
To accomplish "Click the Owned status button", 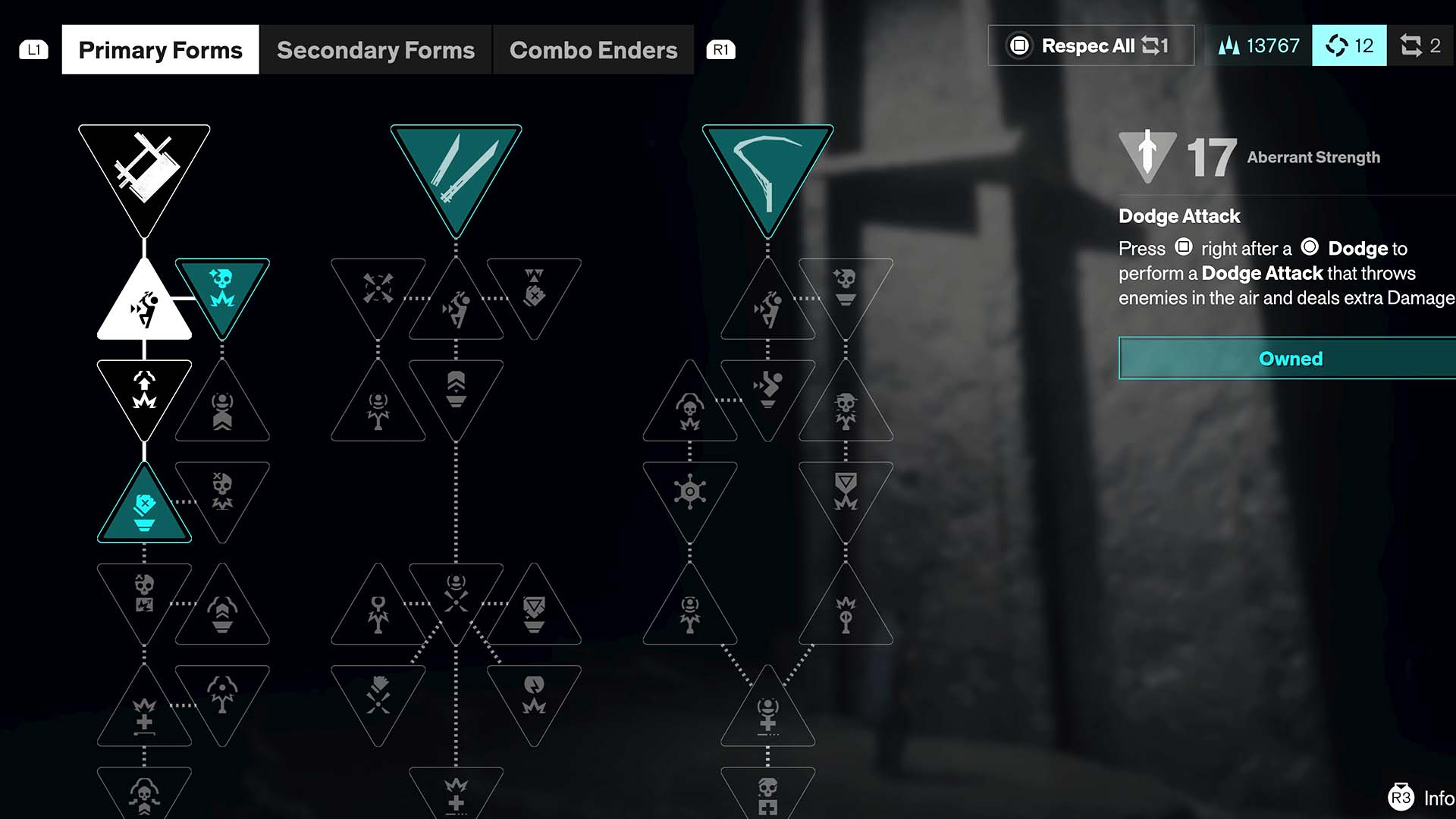I will [1289, 359].
